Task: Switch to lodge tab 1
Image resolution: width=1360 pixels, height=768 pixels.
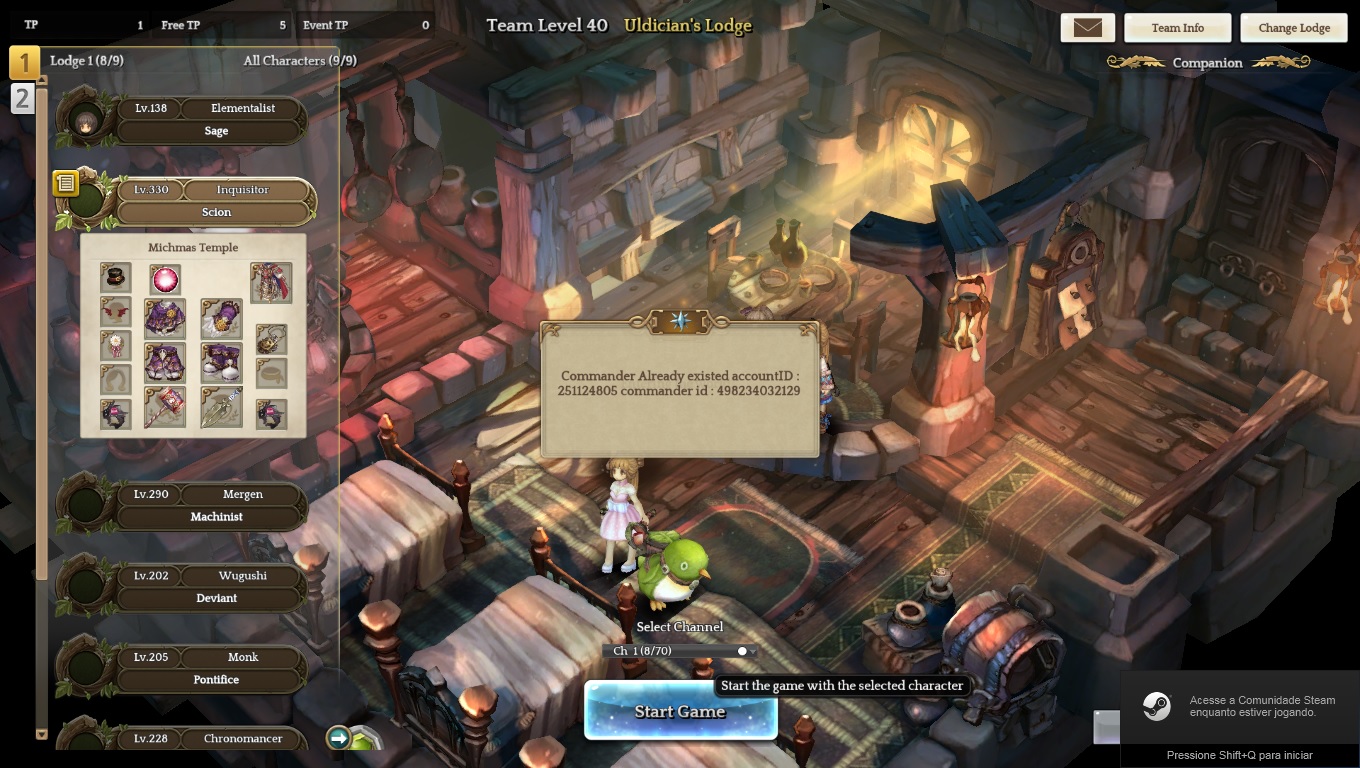Action: 24,63
